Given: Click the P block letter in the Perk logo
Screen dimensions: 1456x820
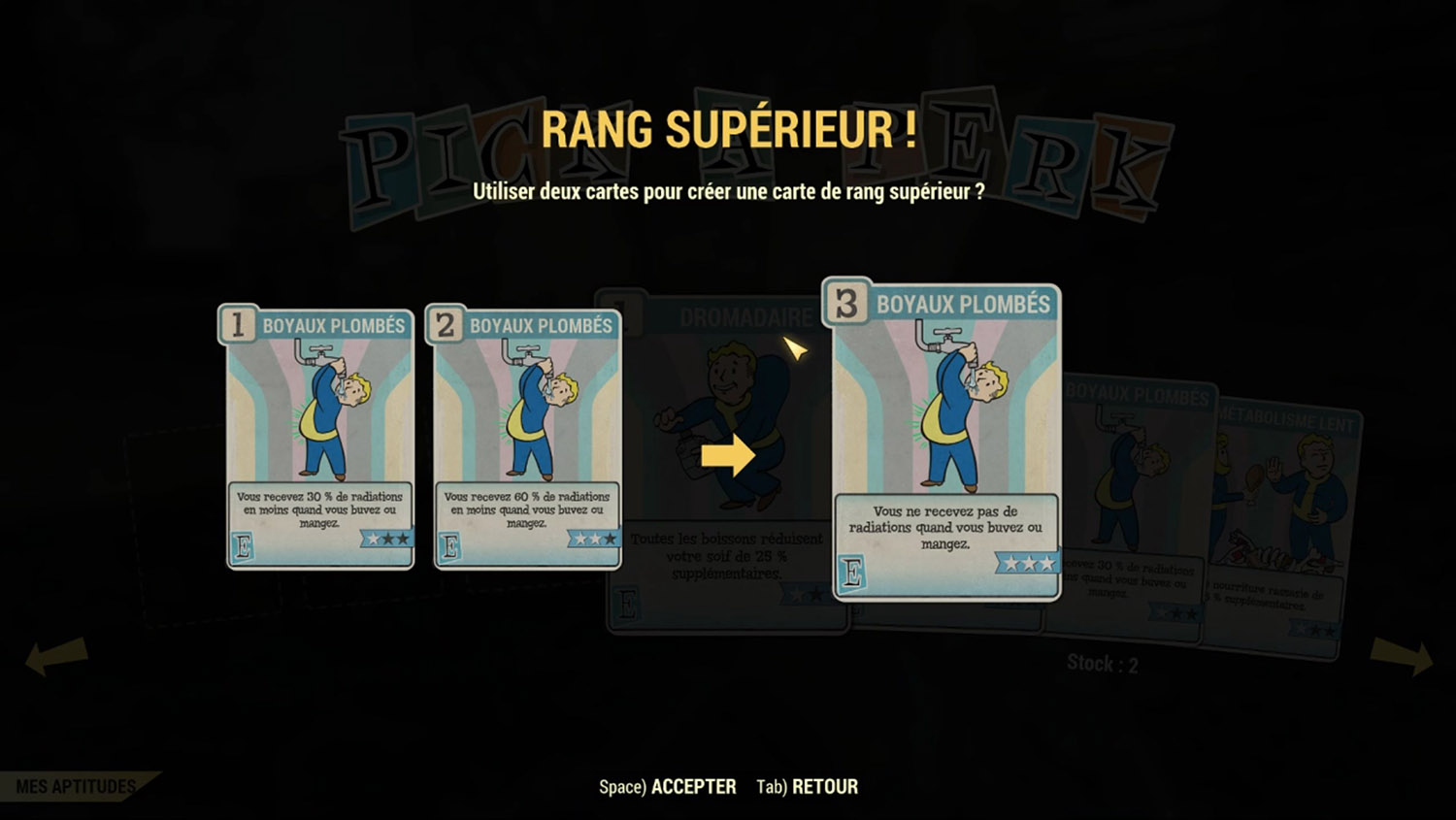Looking at the screenshot, I should tap(378, 155).
